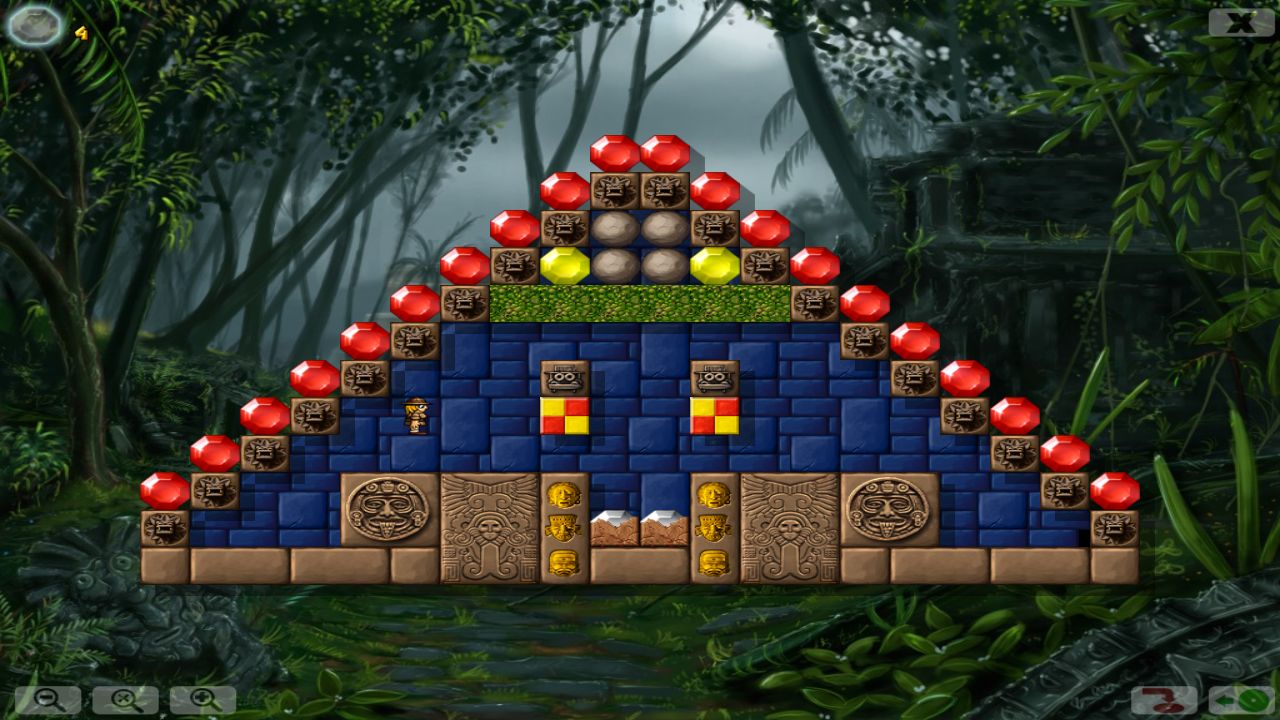
Task: Click the right yellow gem block
Action: [713, 266]
